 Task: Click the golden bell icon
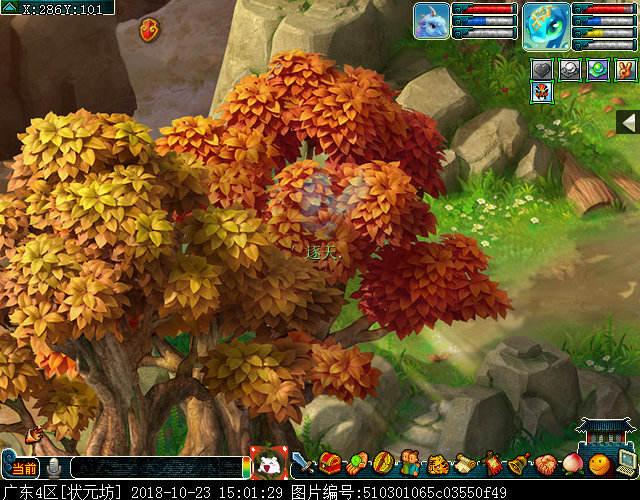(x=518, y=464)
